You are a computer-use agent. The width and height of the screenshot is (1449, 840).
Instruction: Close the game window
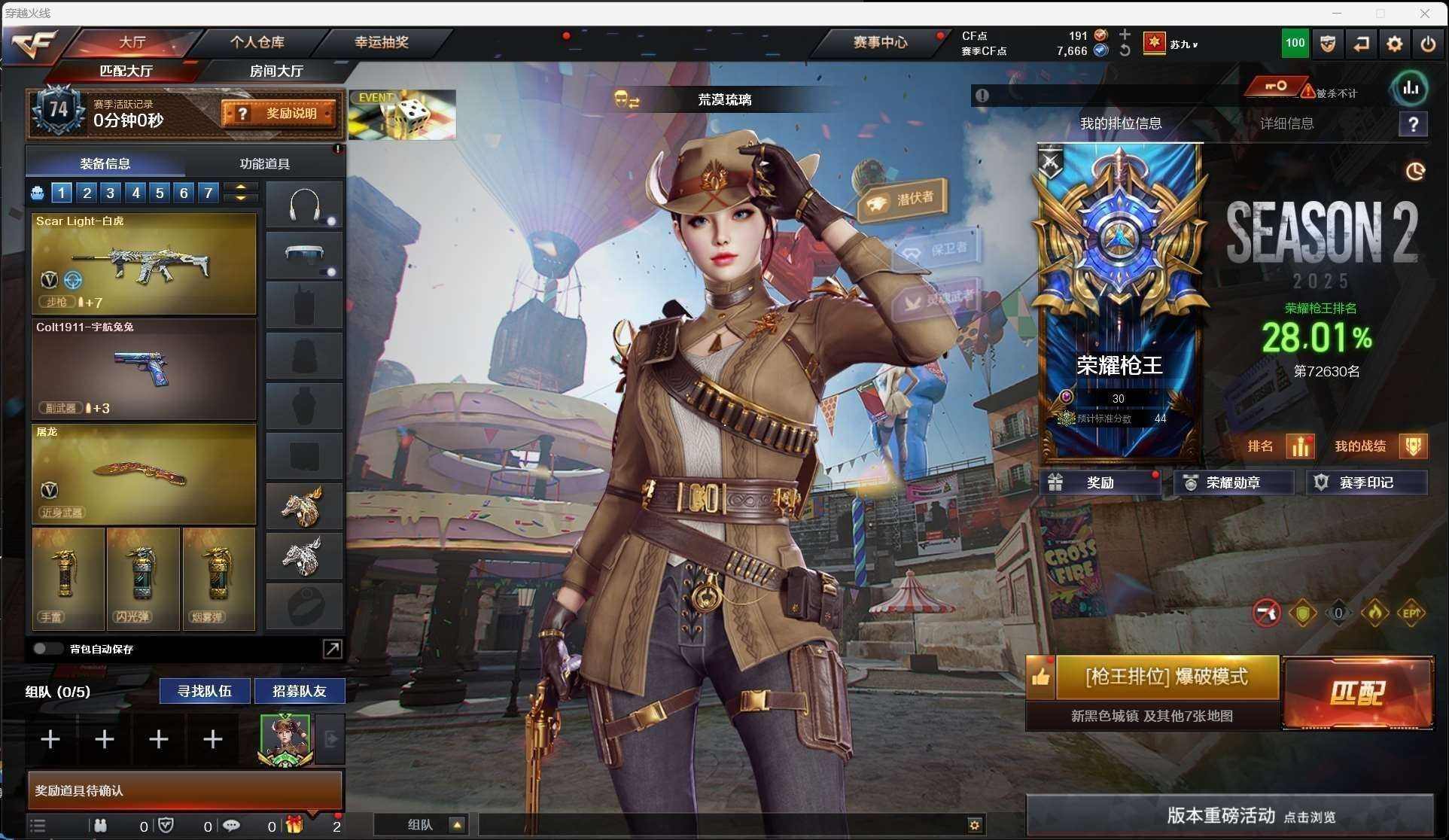click(1424, 13)
